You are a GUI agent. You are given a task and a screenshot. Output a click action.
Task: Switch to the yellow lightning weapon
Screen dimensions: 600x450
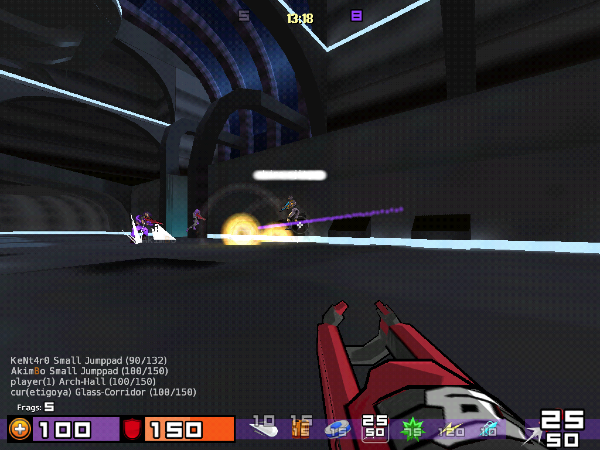[x=450, y=430]
